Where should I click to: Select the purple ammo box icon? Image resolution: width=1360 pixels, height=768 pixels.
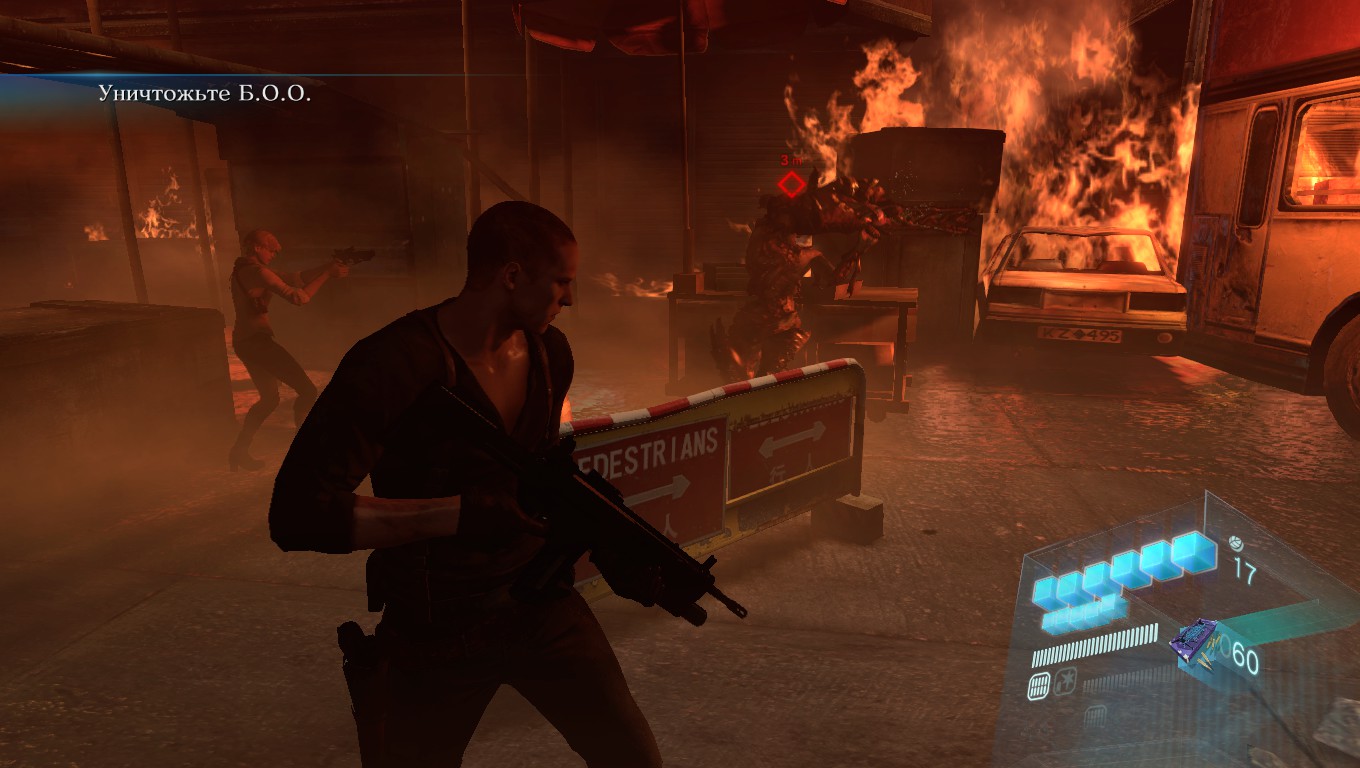coord(1195,641)
